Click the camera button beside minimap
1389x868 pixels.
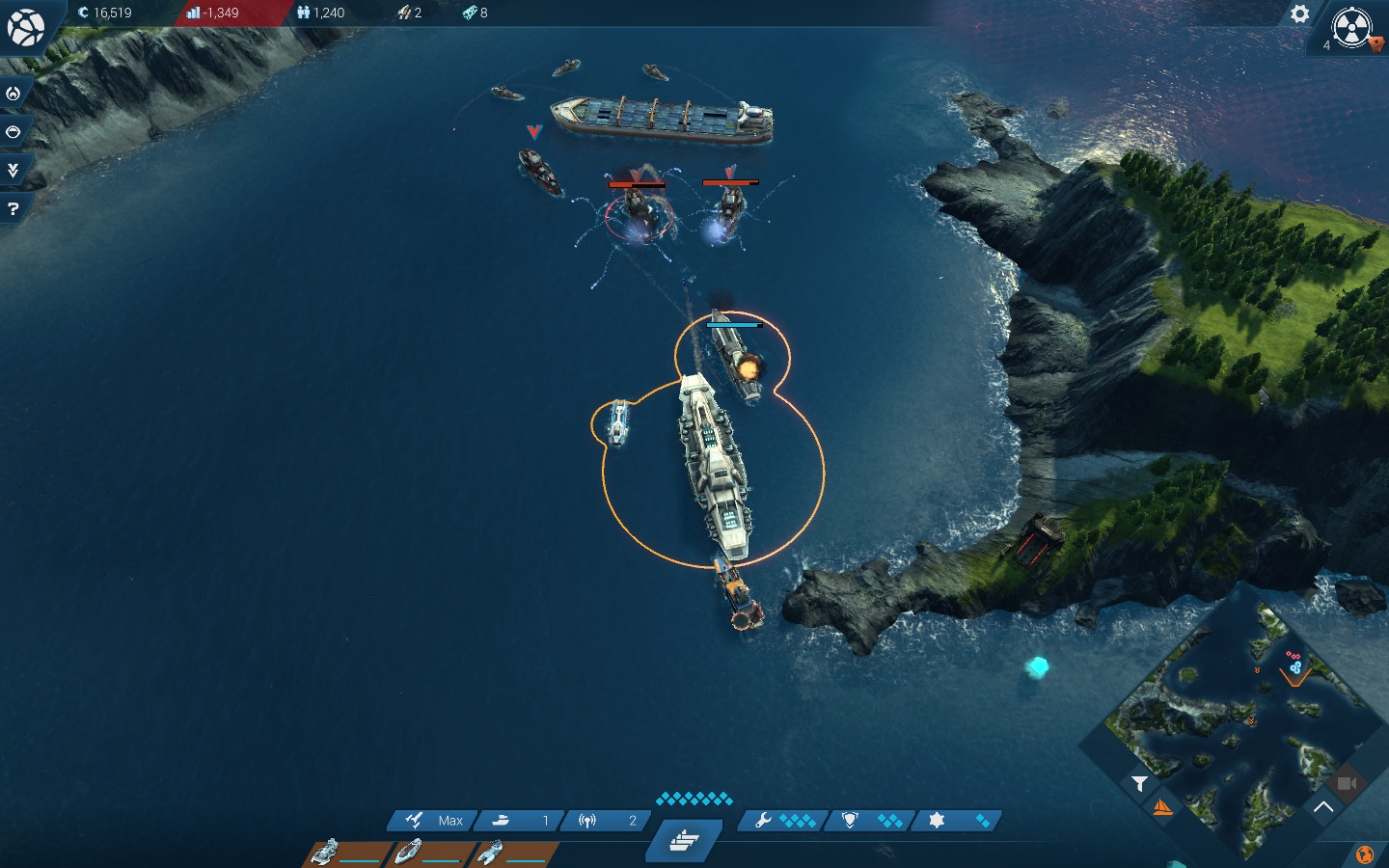coord(1348,783)
